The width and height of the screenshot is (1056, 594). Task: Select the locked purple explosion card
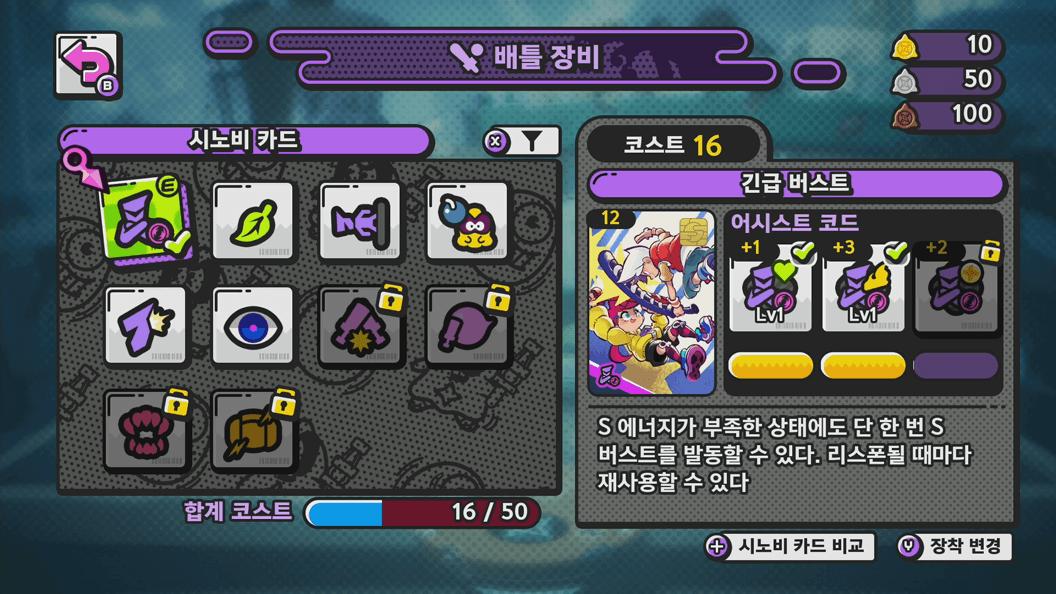(x=361, y=327)
